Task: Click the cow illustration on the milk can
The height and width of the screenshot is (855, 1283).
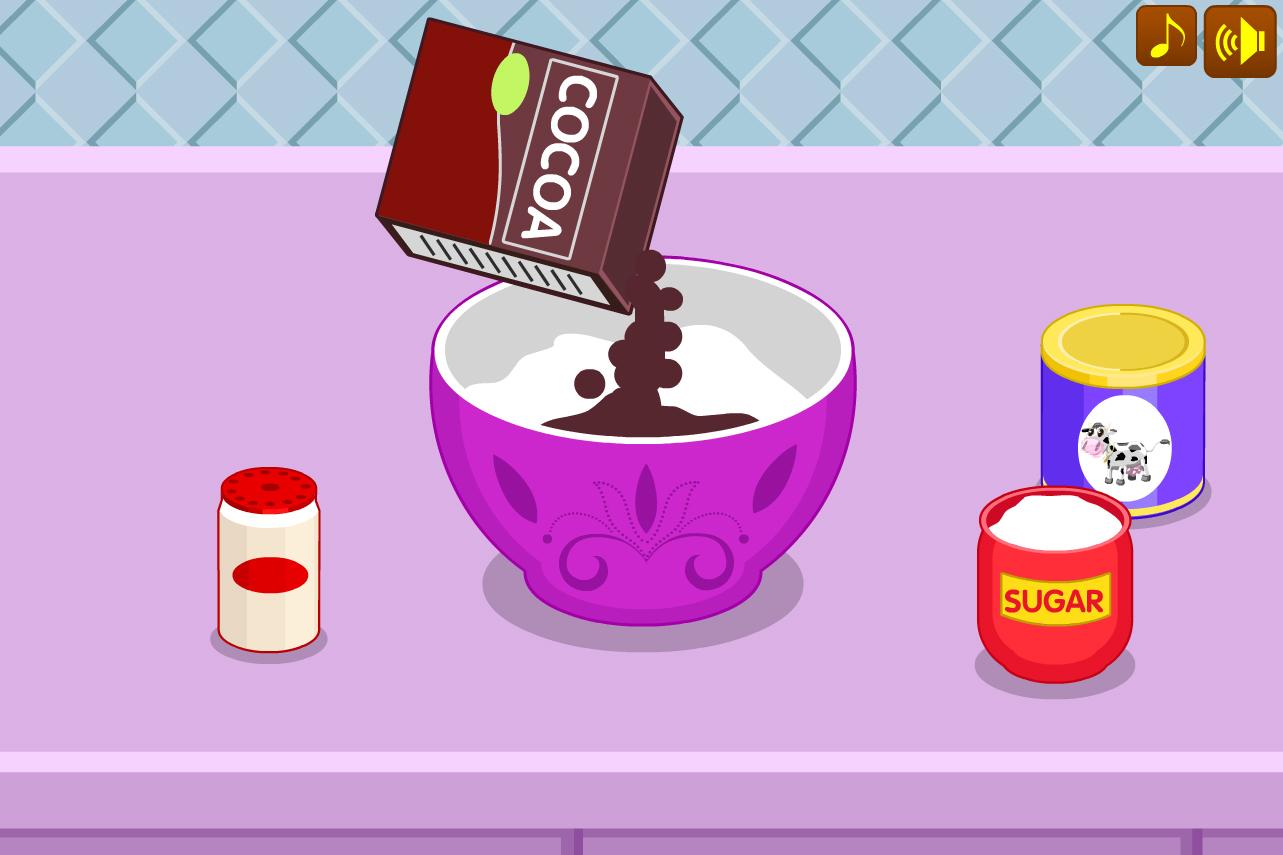Action: point(1122,450)
